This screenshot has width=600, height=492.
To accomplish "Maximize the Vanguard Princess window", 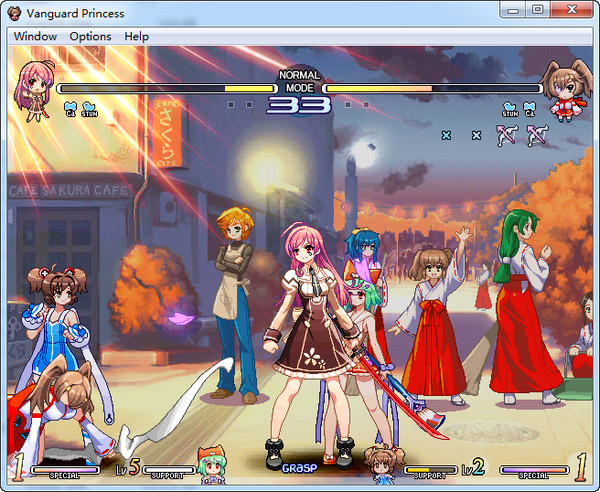I will point(537,9).
